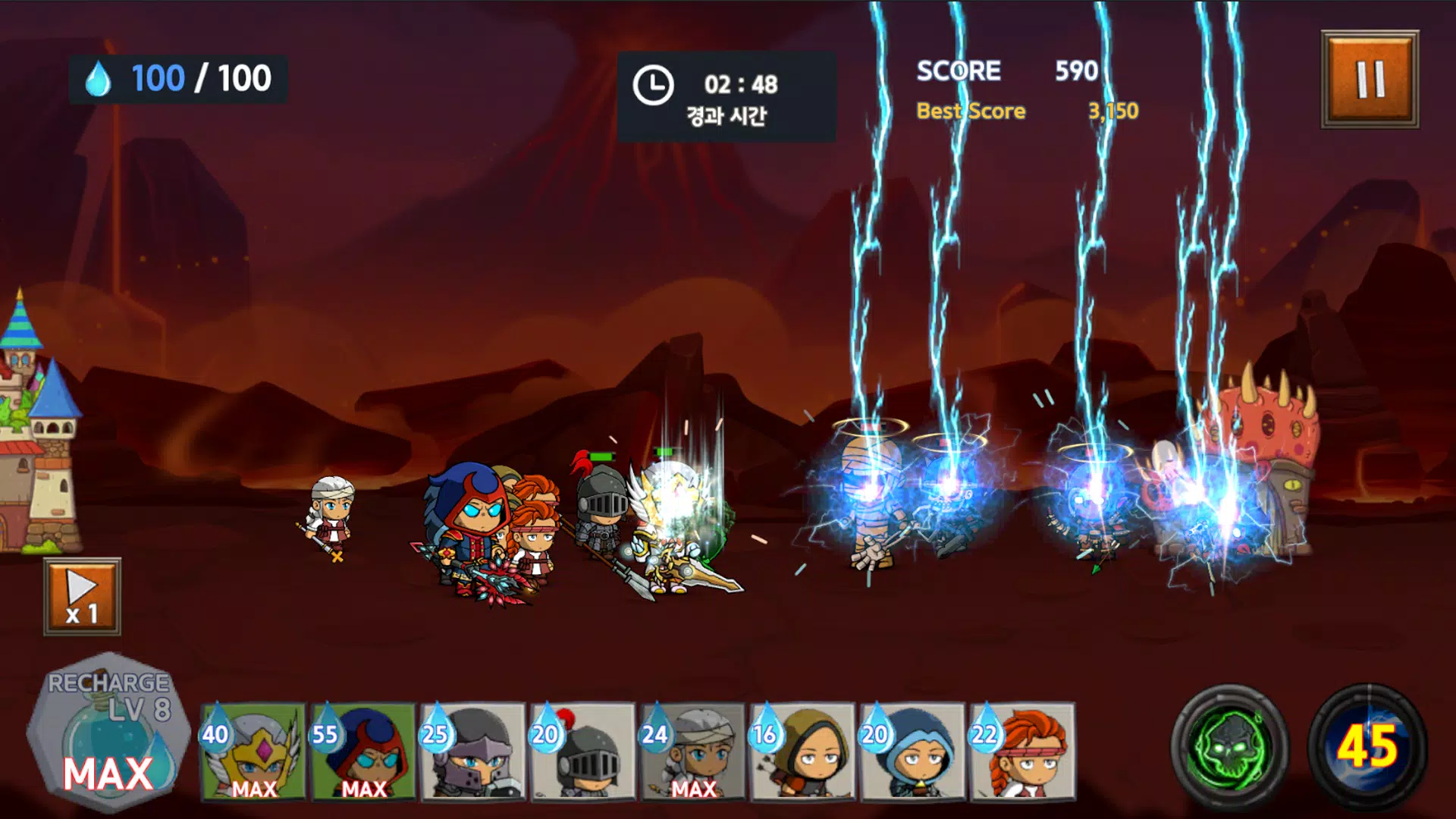Deploy the blue hooded mage costing 20

click(x=912, y=752)
